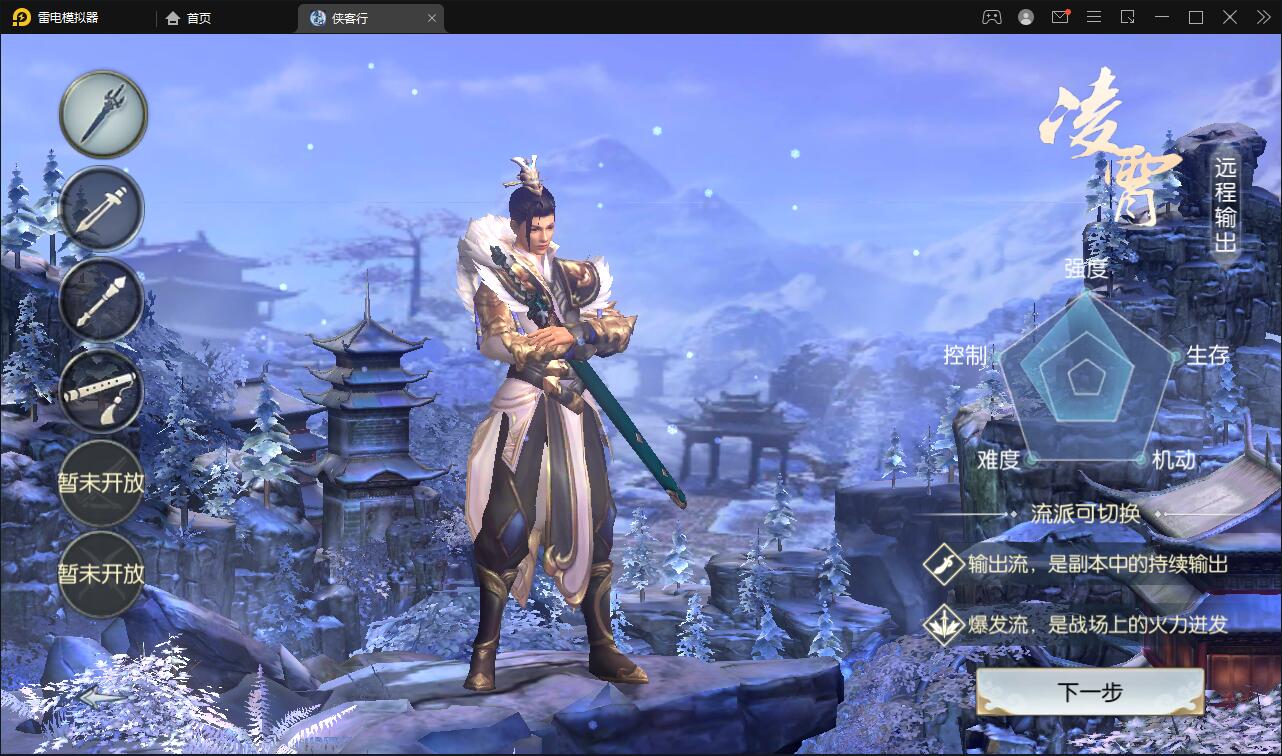Close the 侠客行 tab

(432, 17)
